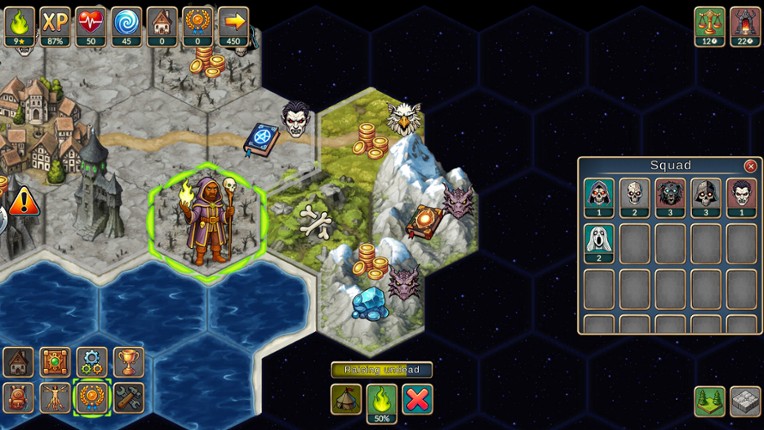Open the gears settings menu
The width and height of the screenshot is (764, 430).
(x=91, y=362)
